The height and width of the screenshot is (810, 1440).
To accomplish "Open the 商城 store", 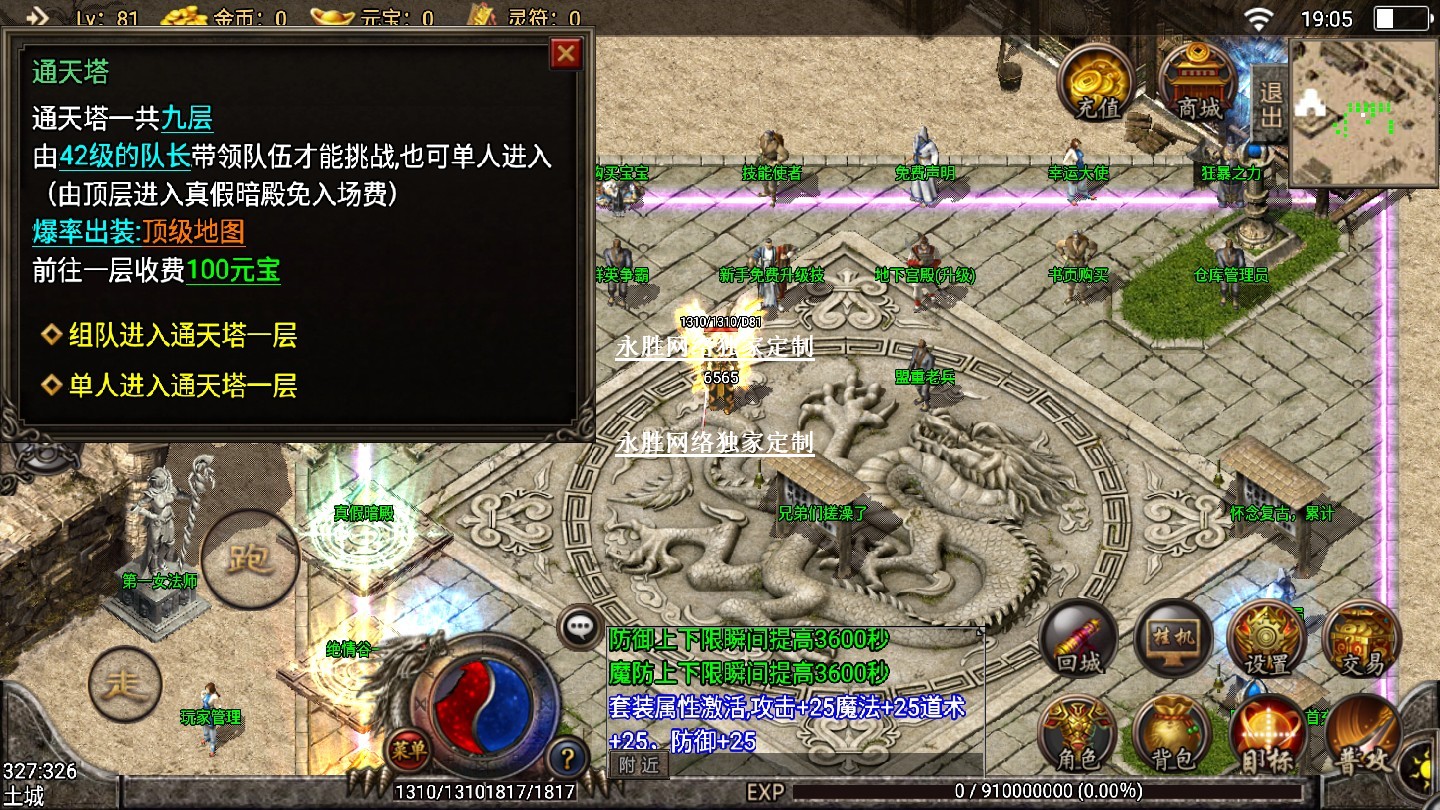I will tap(1199, 83).
